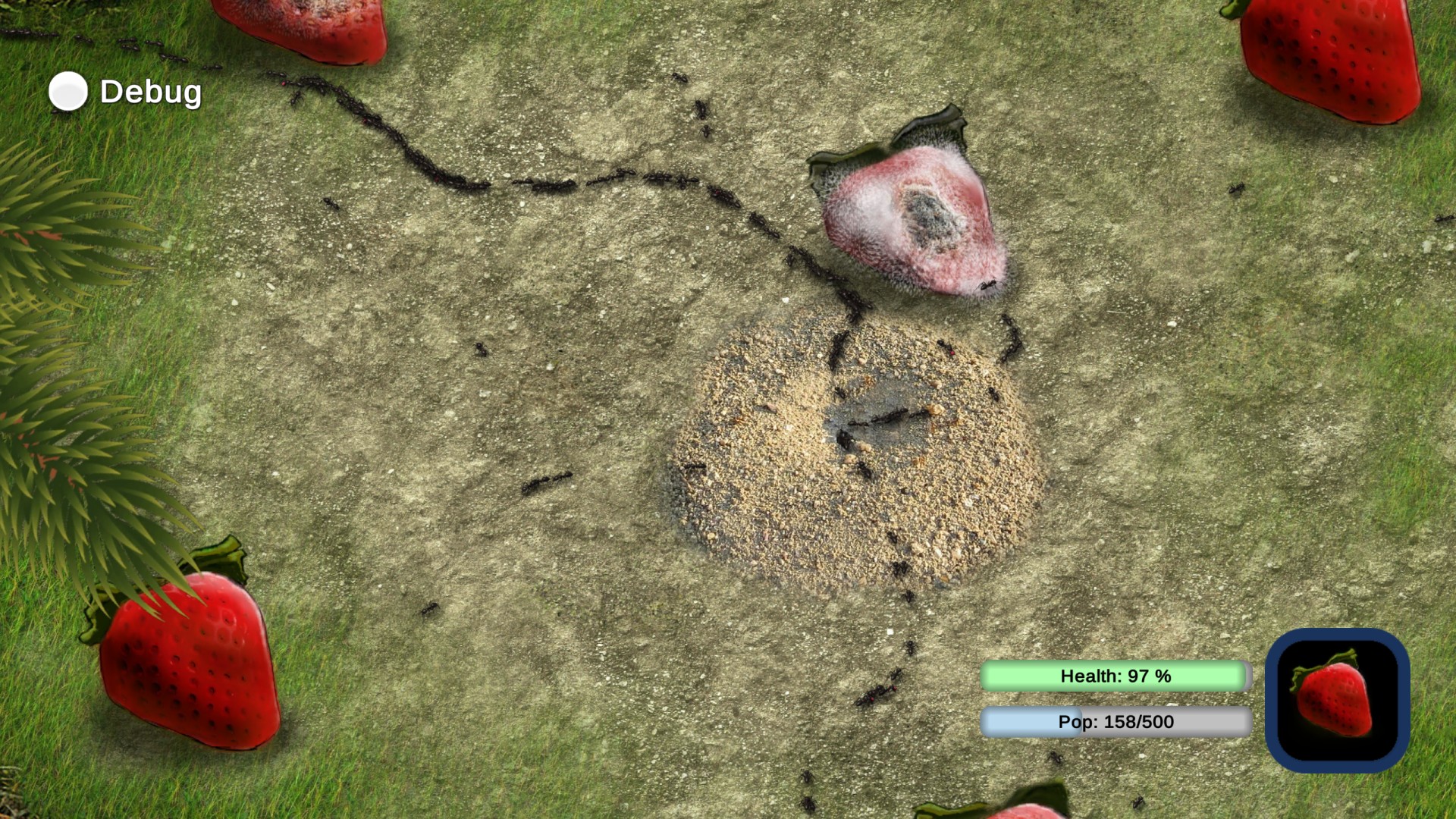The height and width of the screenshot is (819, 1456).
Task: Toggle the Debug option
Action: [x=68, y=92]
